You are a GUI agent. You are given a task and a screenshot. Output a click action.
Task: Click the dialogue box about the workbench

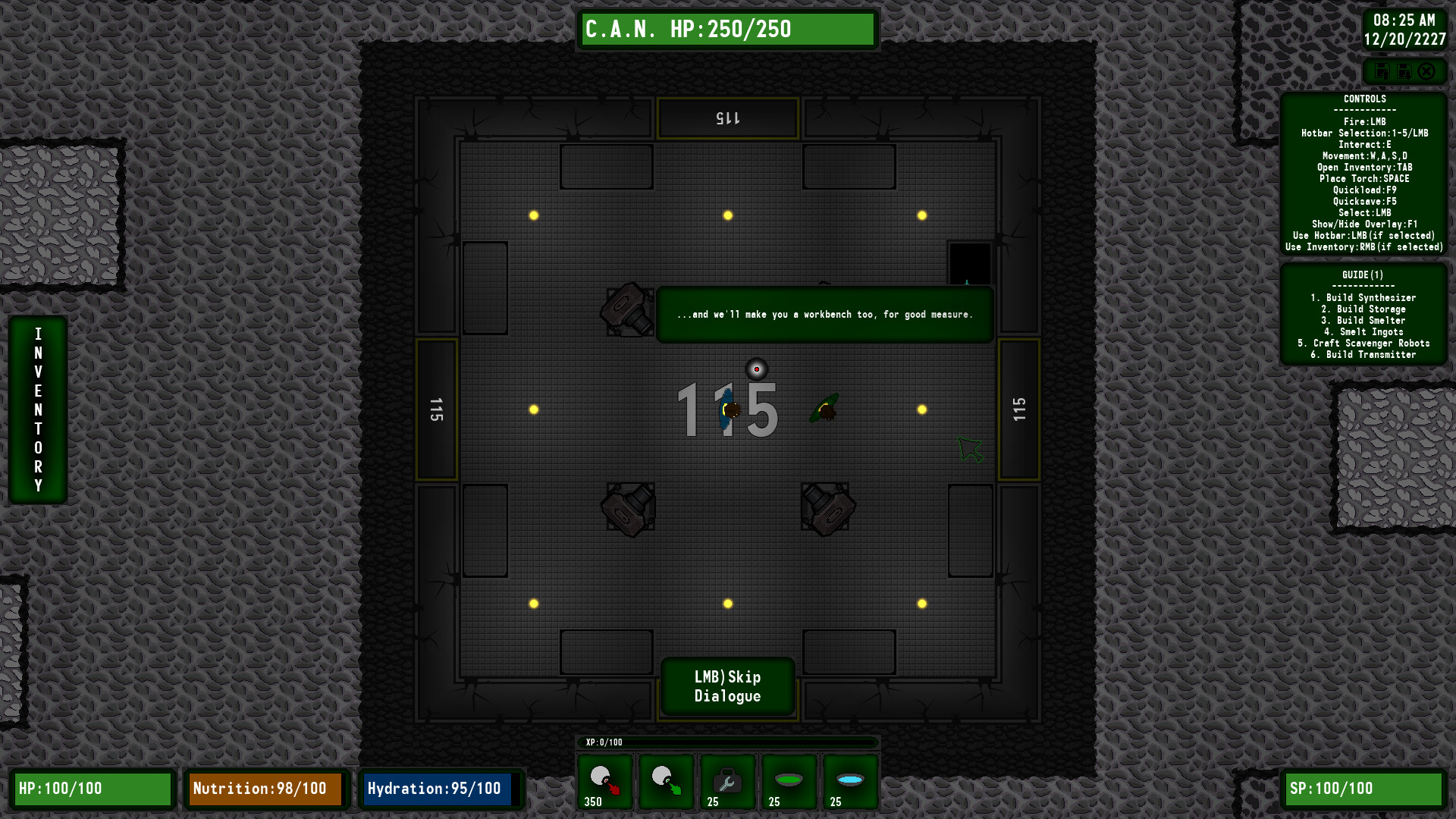[824, 315]
